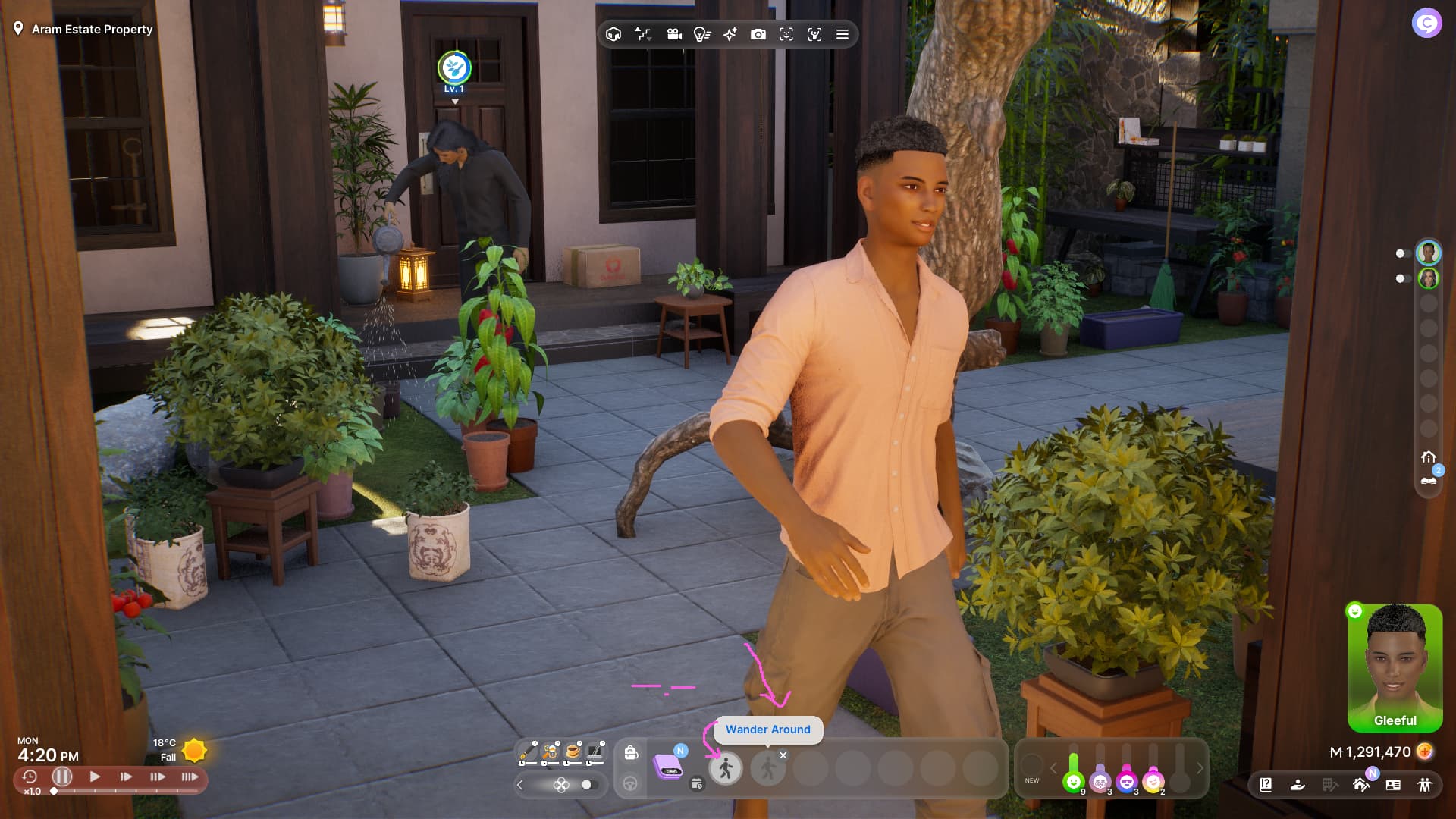Toggle the wall view house icon
Screen dimensions: 1456x819
(x=613, y=34)
